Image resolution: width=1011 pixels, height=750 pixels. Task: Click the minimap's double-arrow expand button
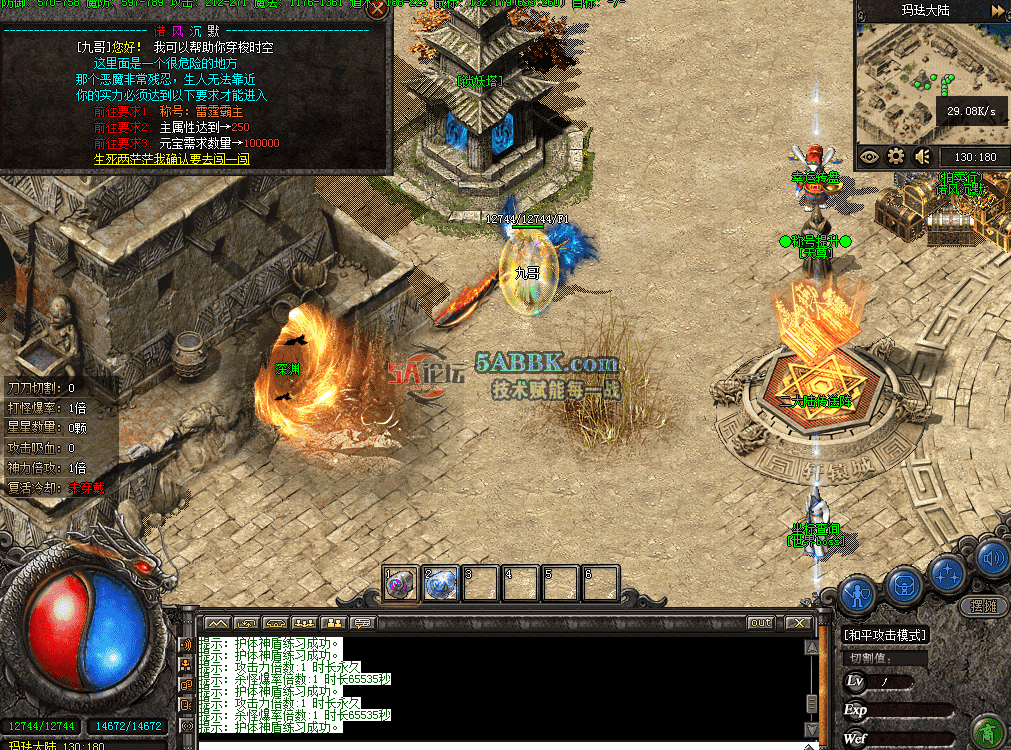998,10
